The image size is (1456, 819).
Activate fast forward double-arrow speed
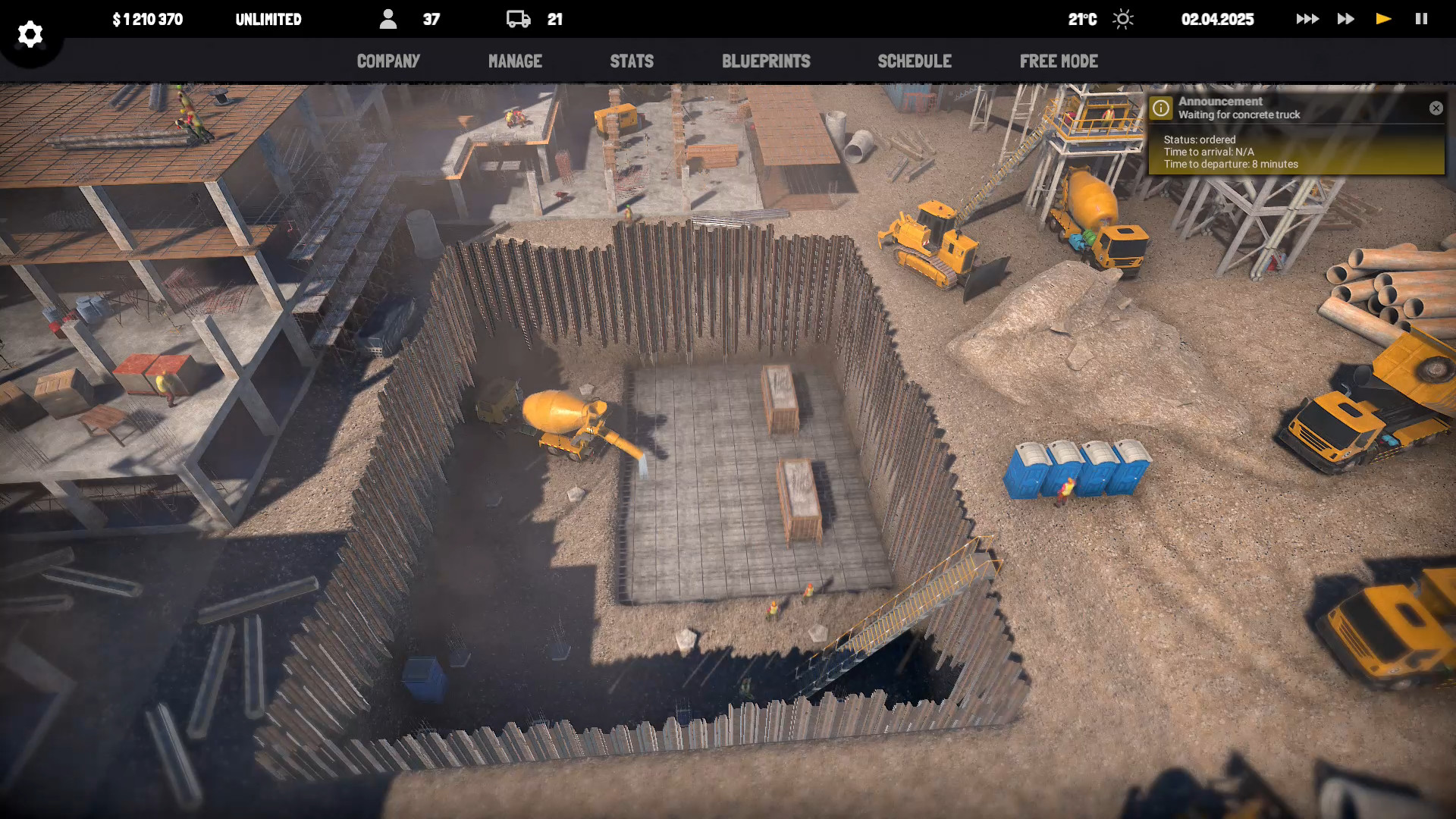[1345, 19]
